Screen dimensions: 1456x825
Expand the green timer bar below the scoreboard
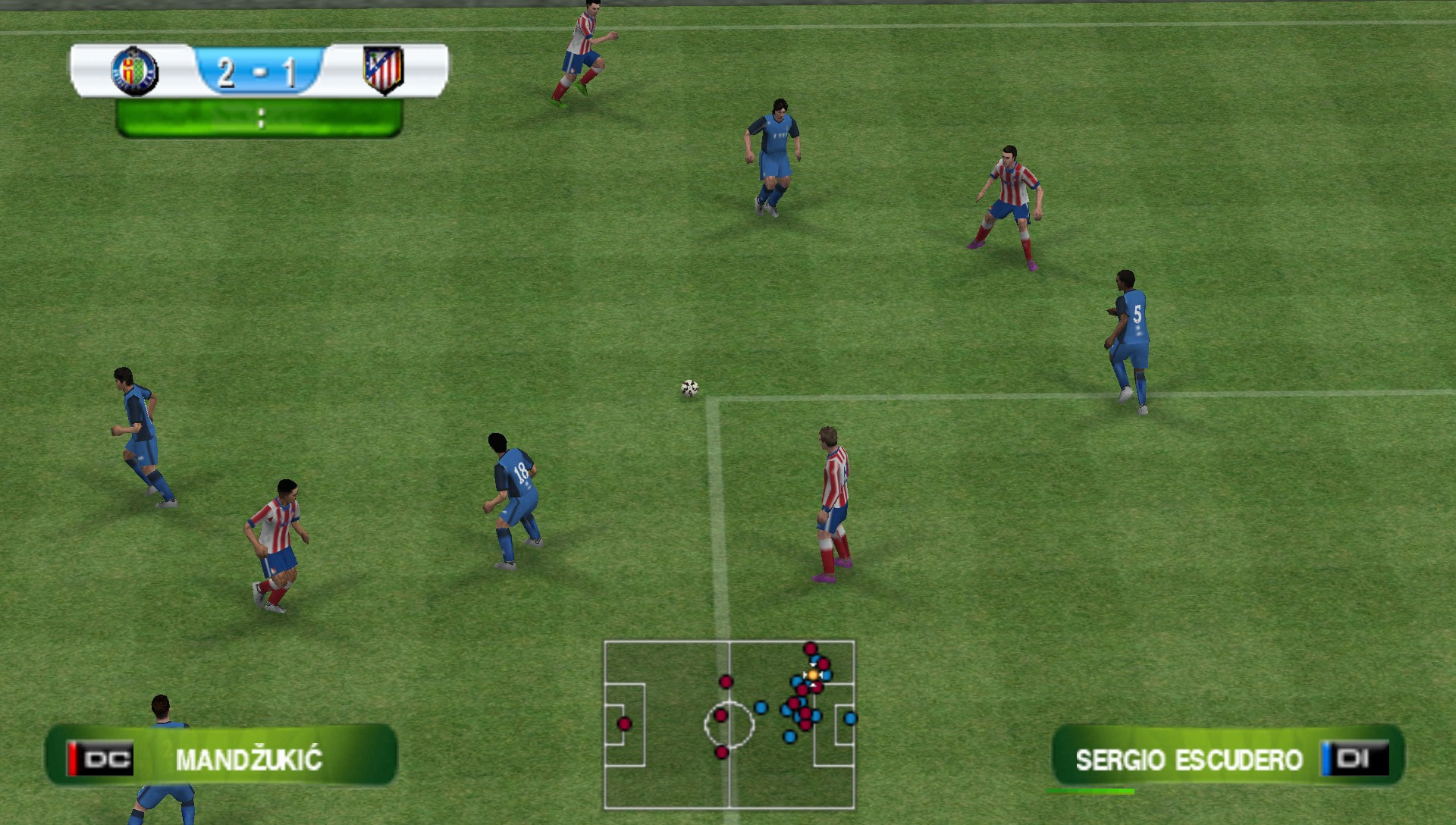click(262, 115)
